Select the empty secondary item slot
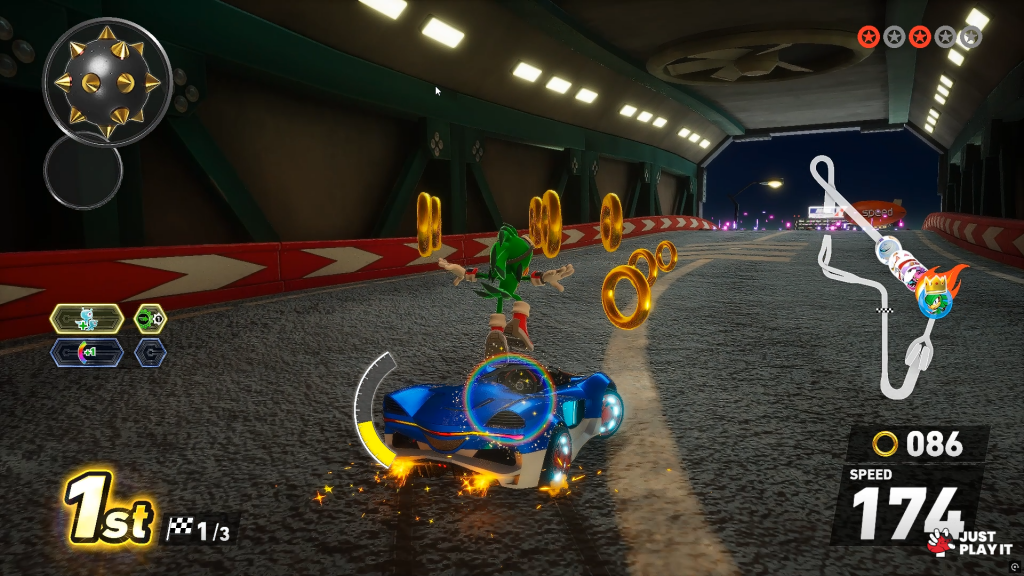 coord(83,170)
